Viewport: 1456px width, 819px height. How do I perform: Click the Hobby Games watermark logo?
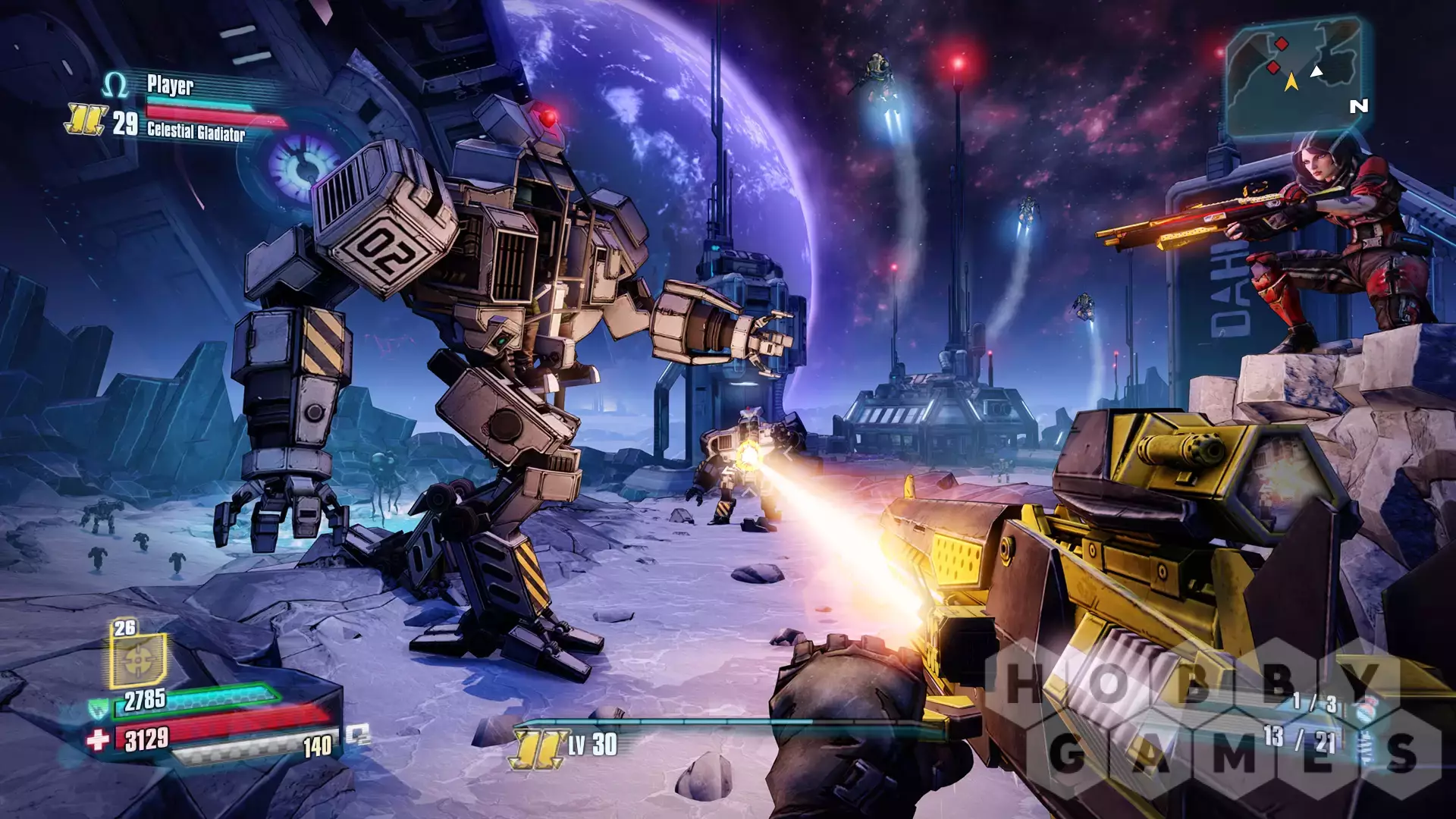(x=1213, y=717)
